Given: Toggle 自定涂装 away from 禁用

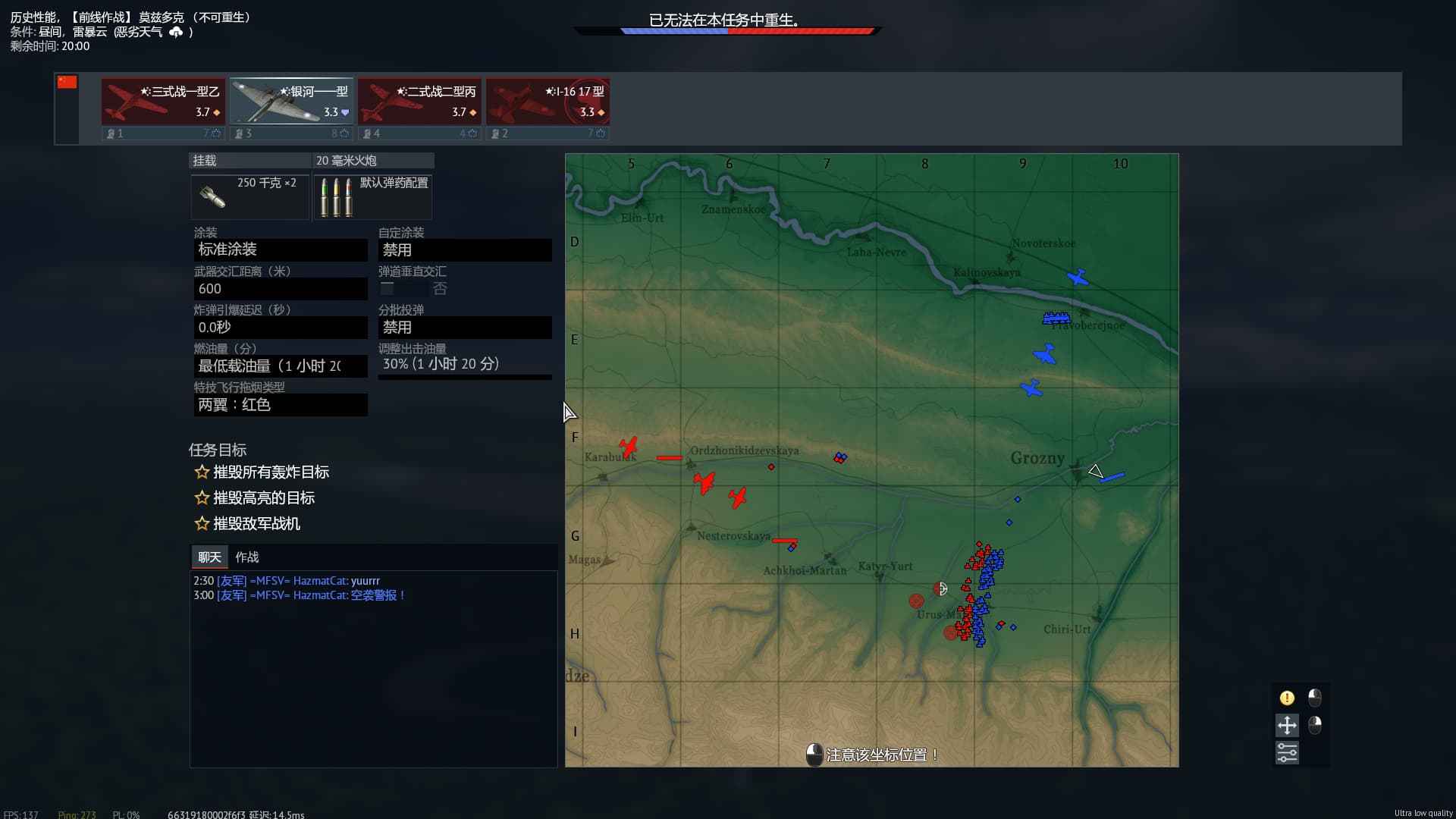Looking at the screenshot, I should [465, 249].
